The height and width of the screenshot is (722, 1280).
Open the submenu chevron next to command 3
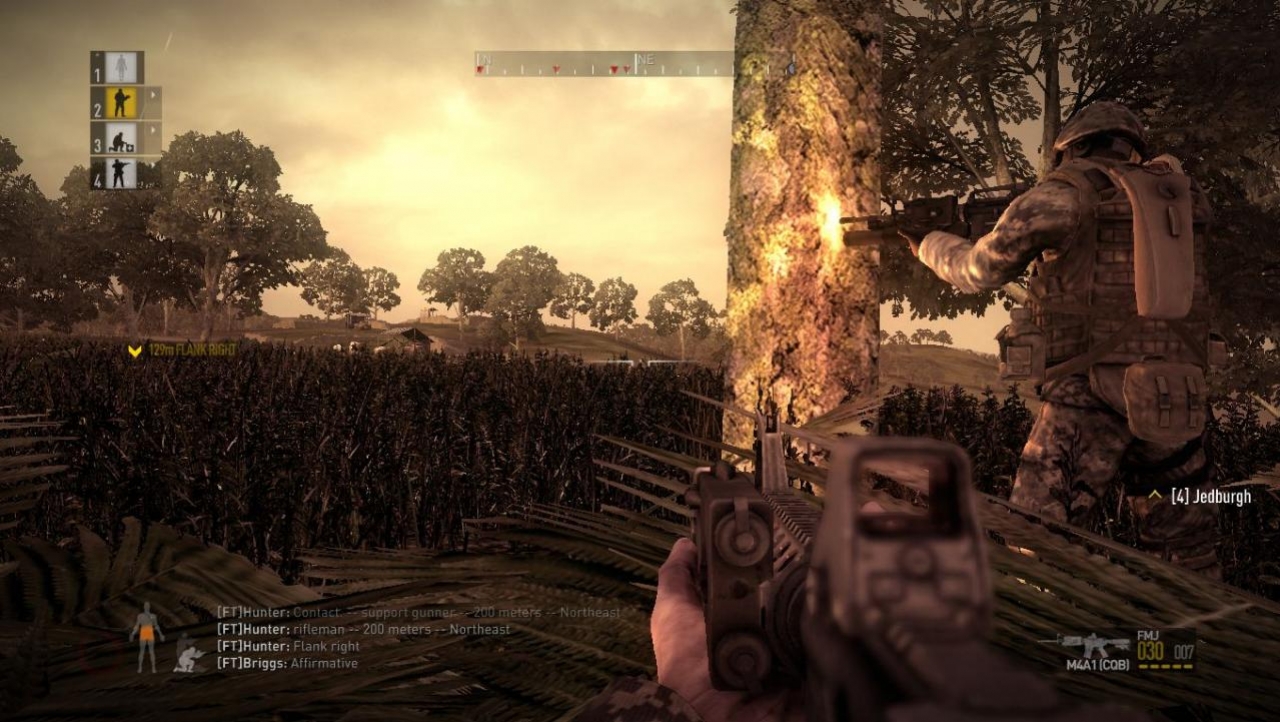tap(153, 127)
